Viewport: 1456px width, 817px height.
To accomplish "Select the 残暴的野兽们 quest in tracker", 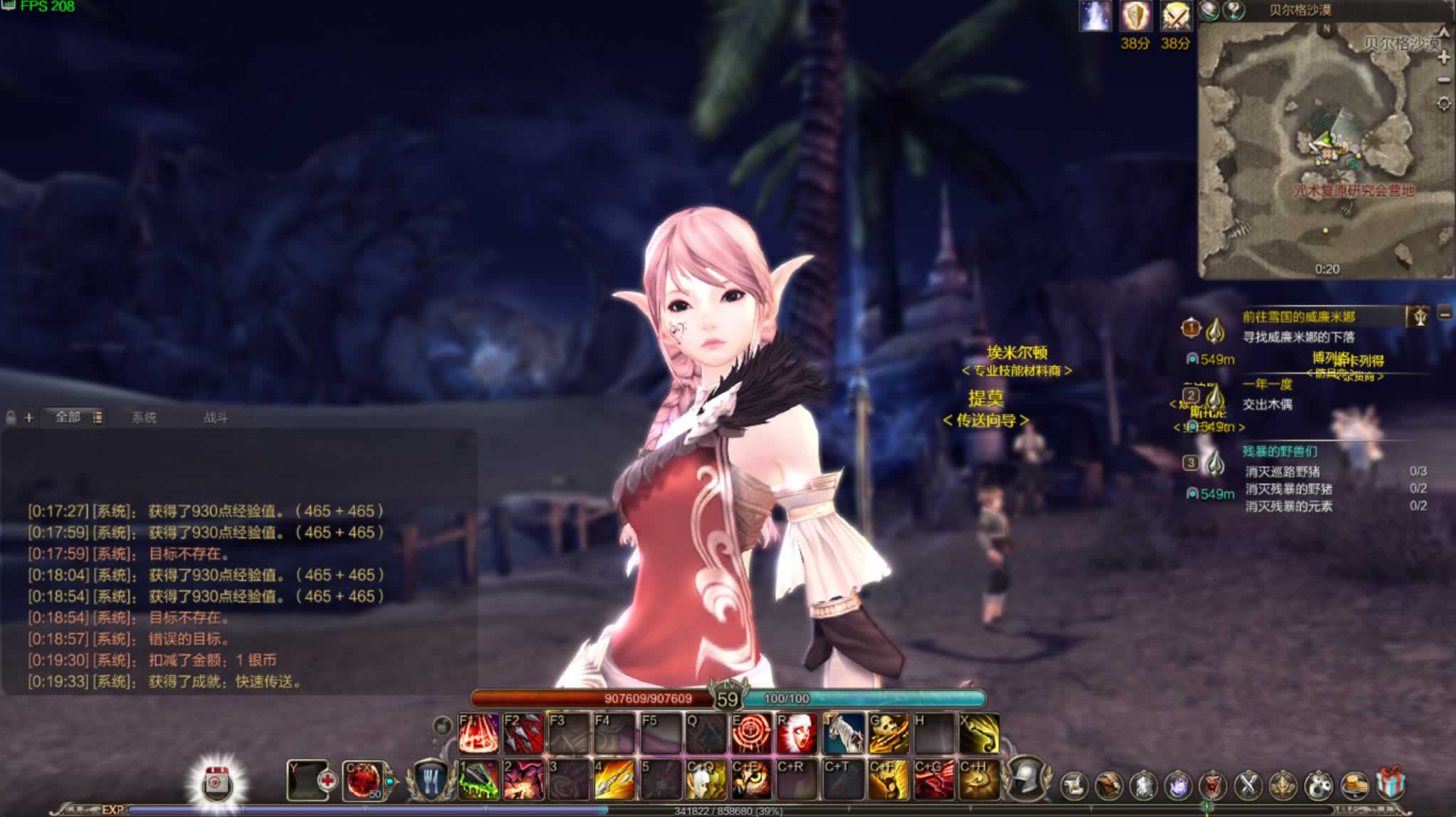I will 1279,451.
